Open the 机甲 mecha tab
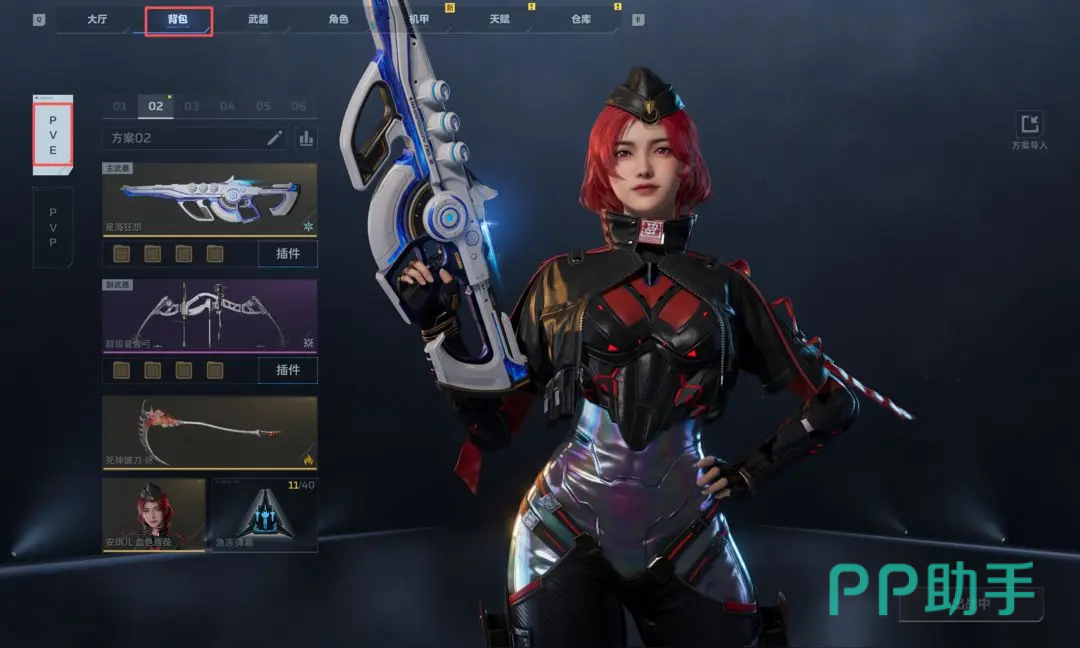The width and height of the screenshot is (1080, 648). [419, 20]
